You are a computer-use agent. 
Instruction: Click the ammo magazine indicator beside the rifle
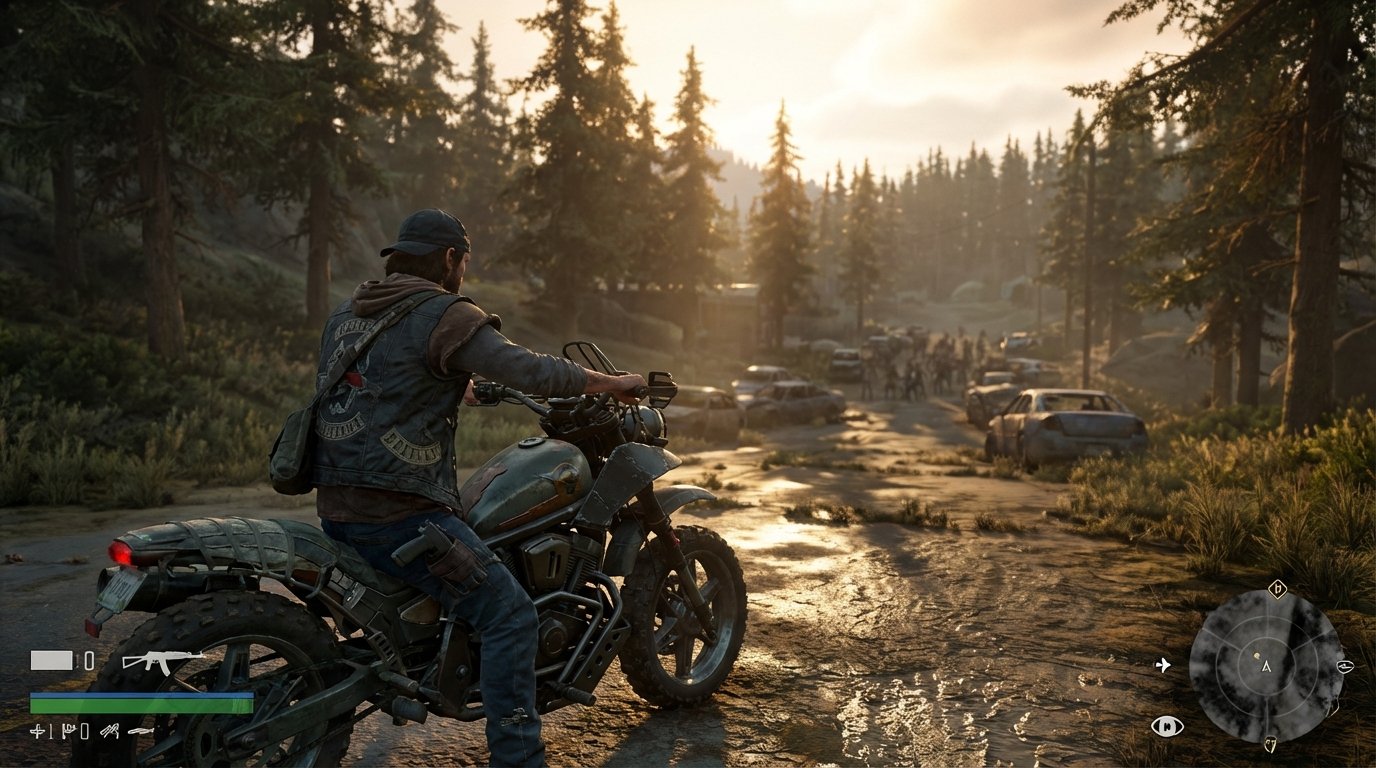click(52, 660)
